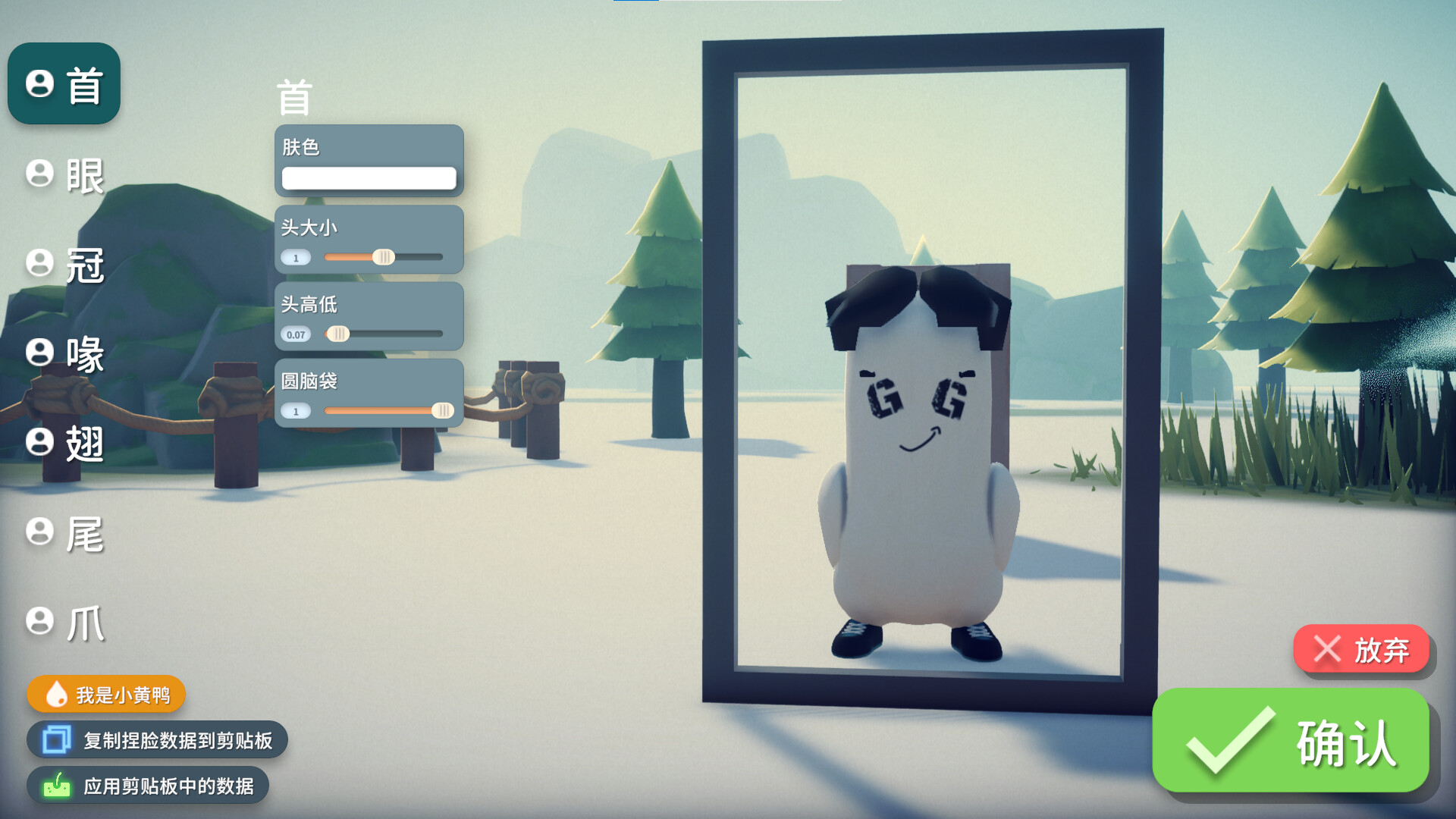Discard changes with the red 放弃 button
Image resolution: width=1456 pixels, height=819 pixels.
(1361, 650)
